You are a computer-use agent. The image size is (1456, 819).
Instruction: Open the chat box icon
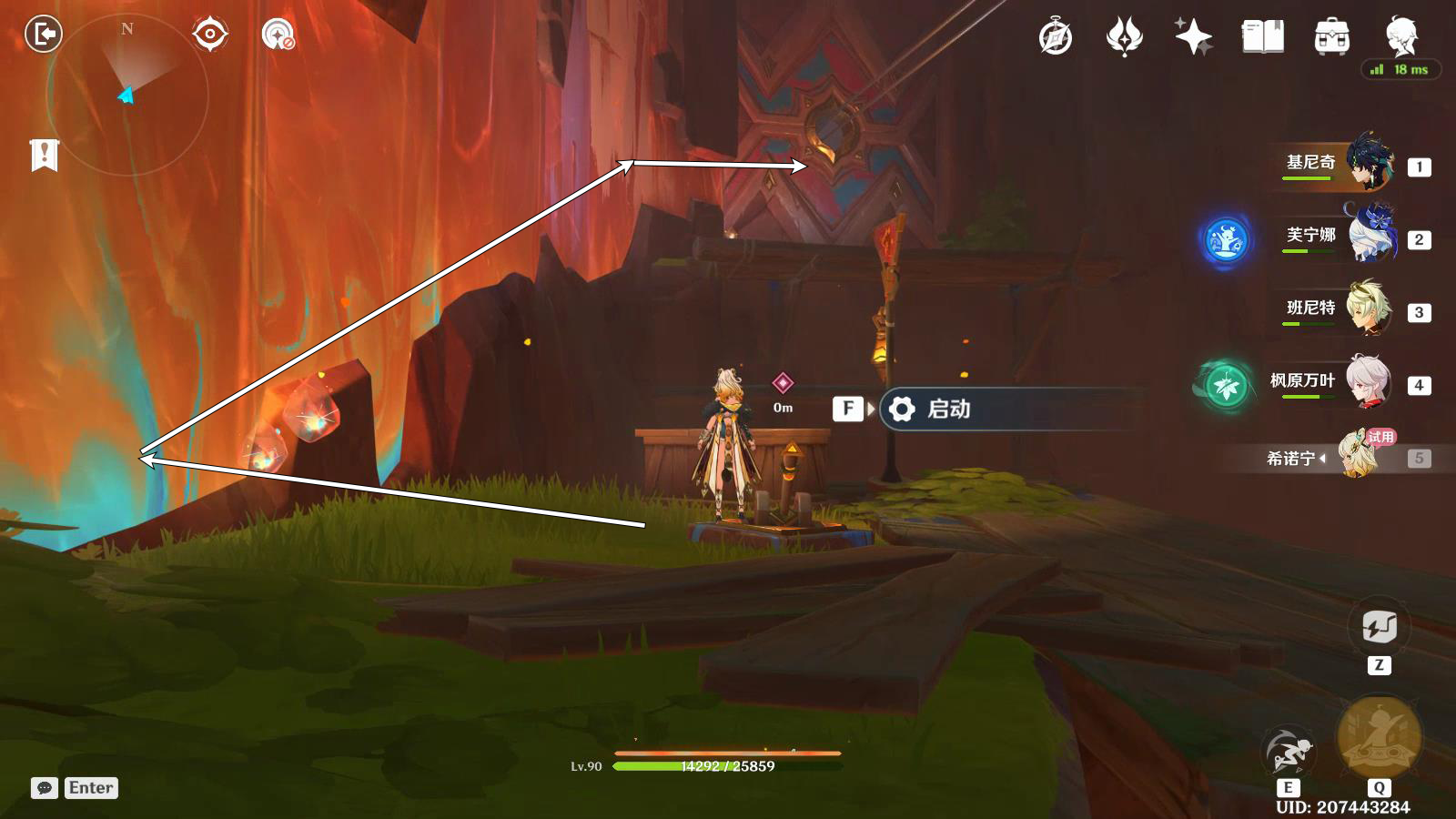coord(44,788)
